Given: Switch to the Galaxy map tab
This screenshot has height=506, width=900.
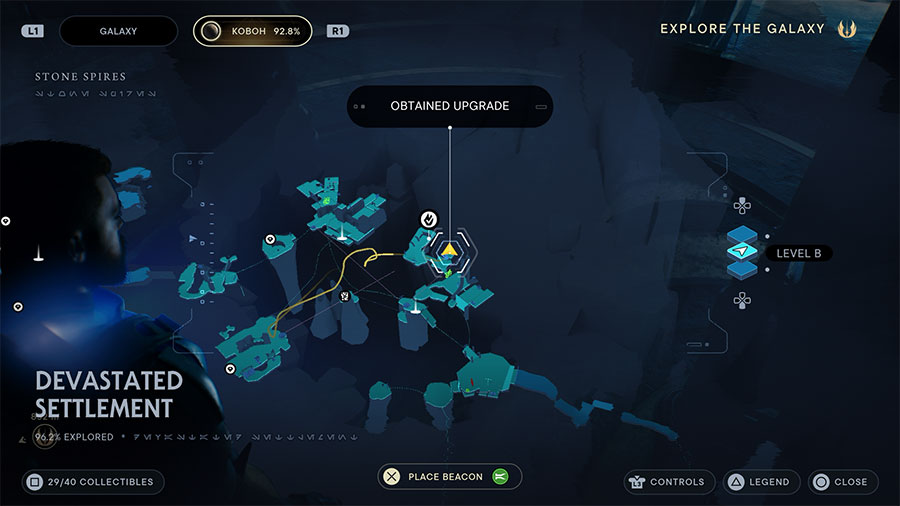Looking at the screenshot, I should (118, 31).
